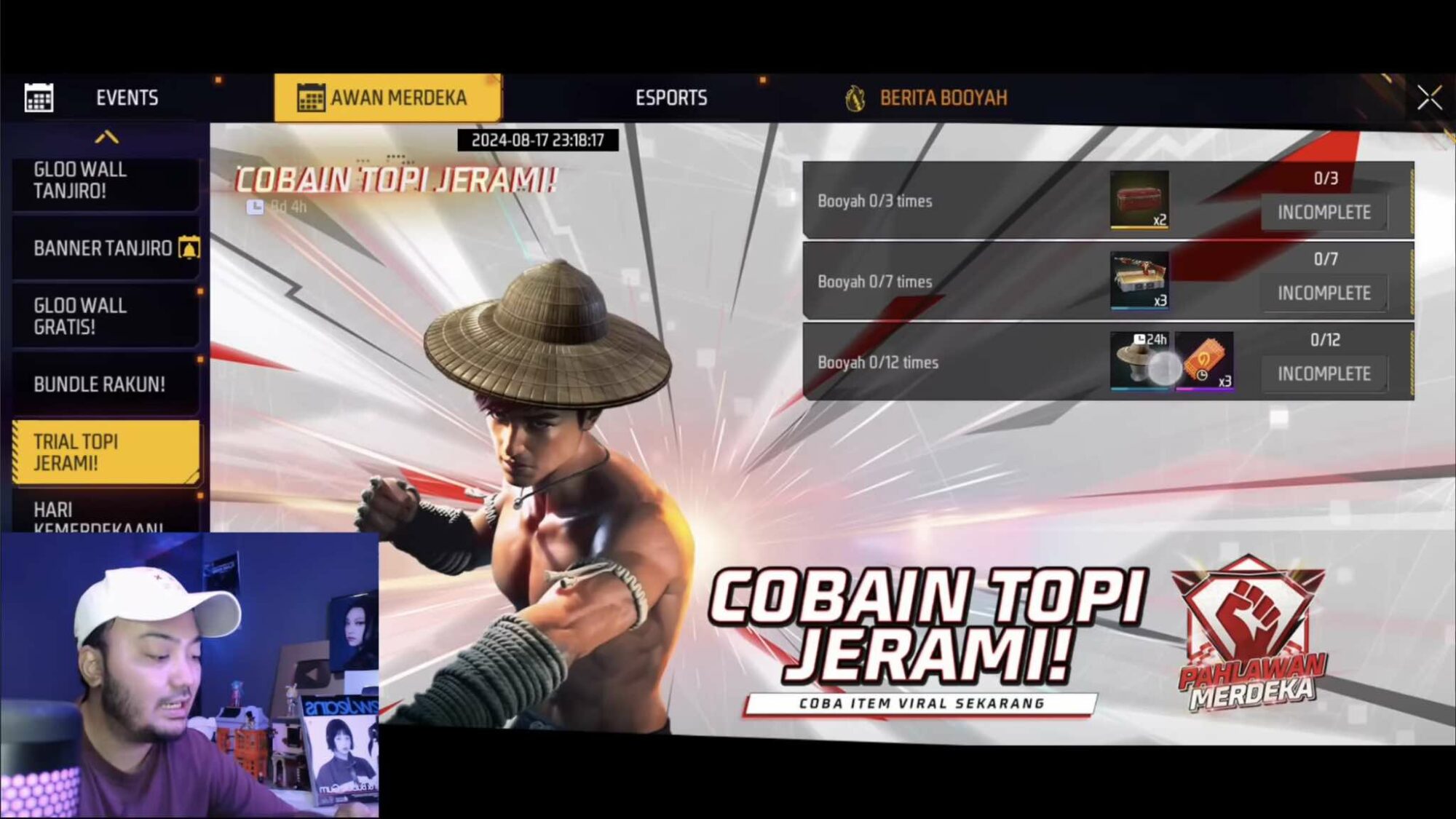The image size is (1456, 819).
Task: Click the Incomplete button for Booyah 0/12
Action: pos(1324,373)
